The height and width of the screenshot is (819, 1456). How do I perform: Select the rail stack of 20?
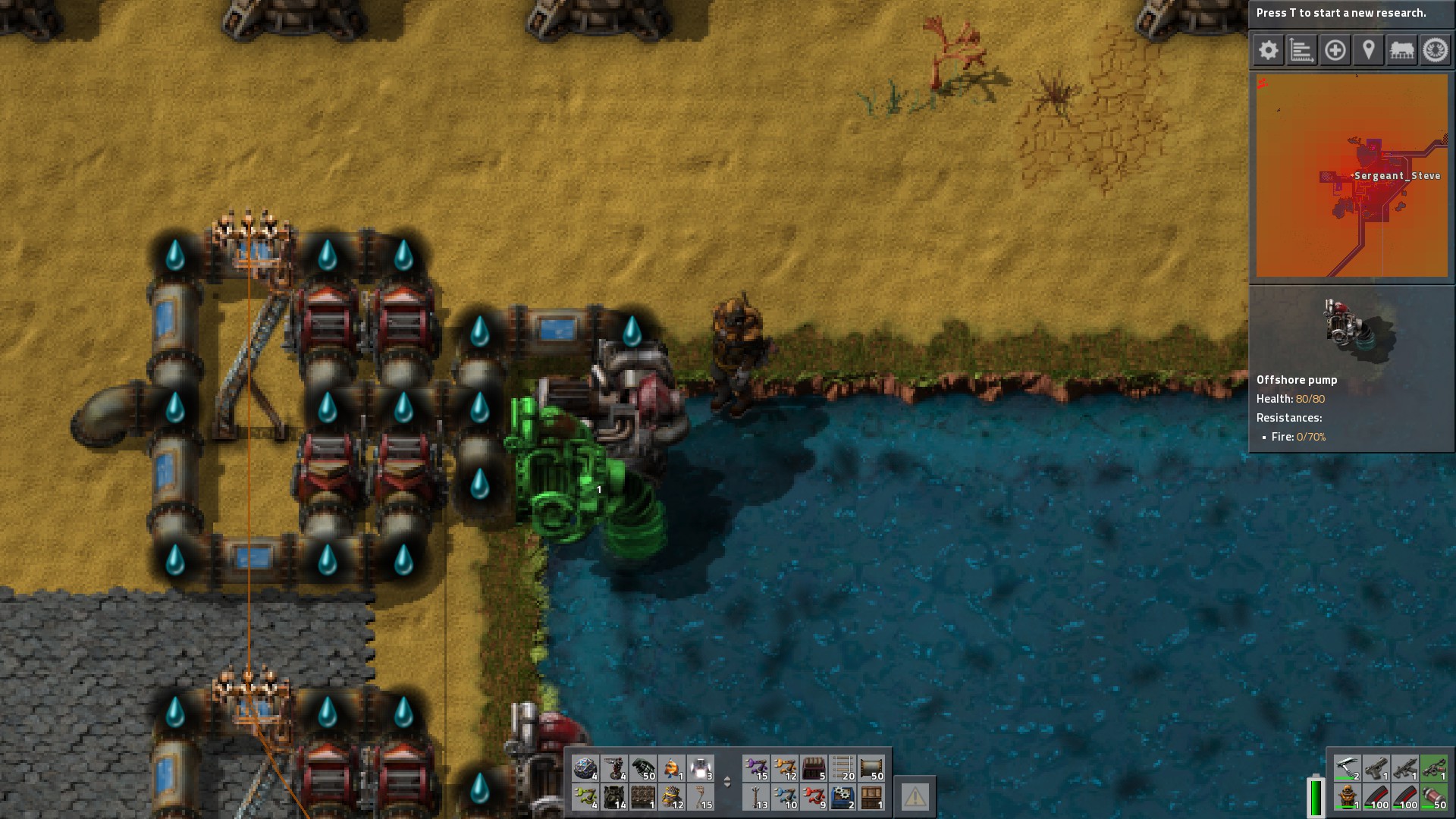tap(843, 768)
